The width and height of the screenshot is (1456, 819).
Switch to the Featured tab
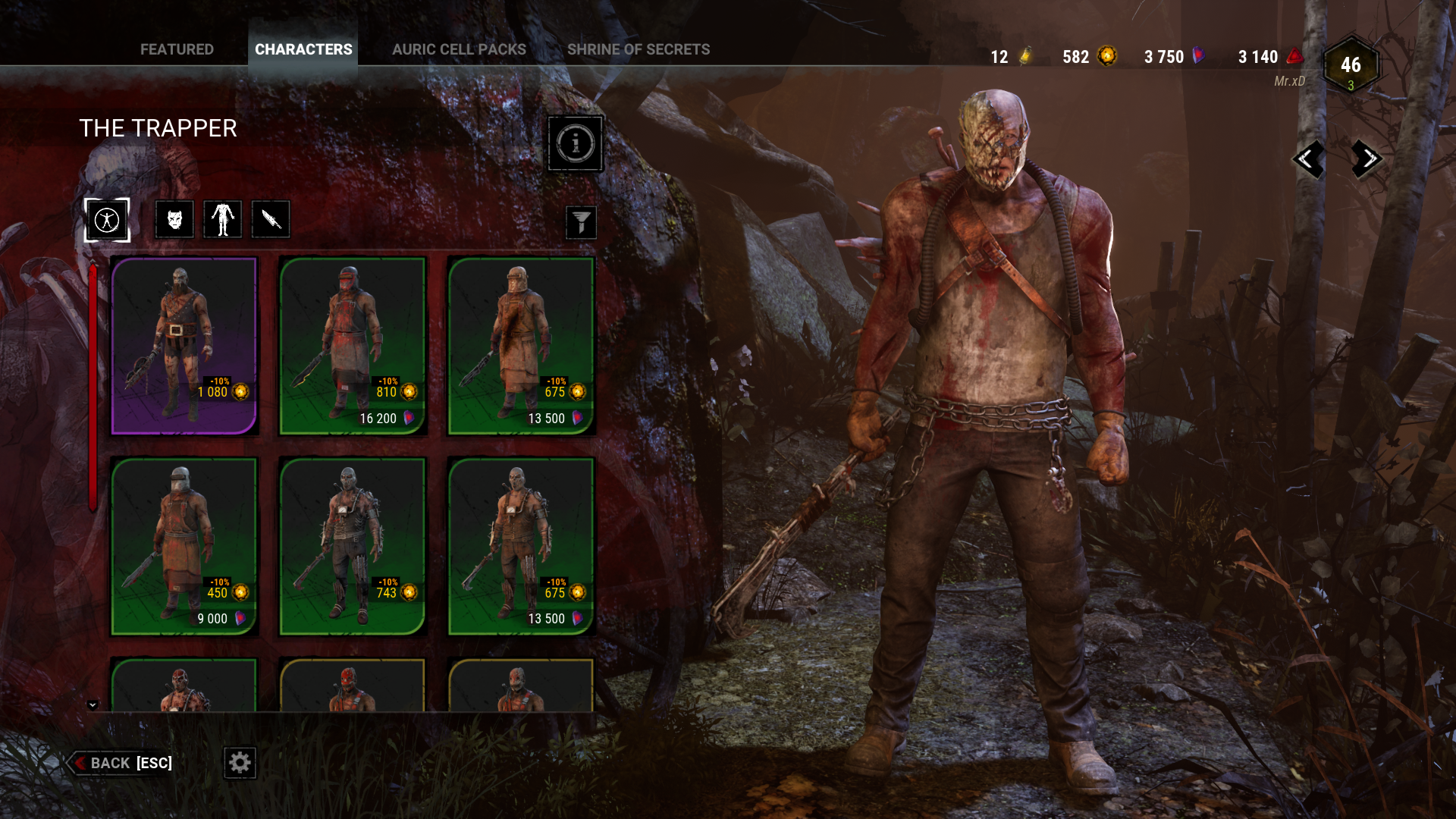coord(177,49)
